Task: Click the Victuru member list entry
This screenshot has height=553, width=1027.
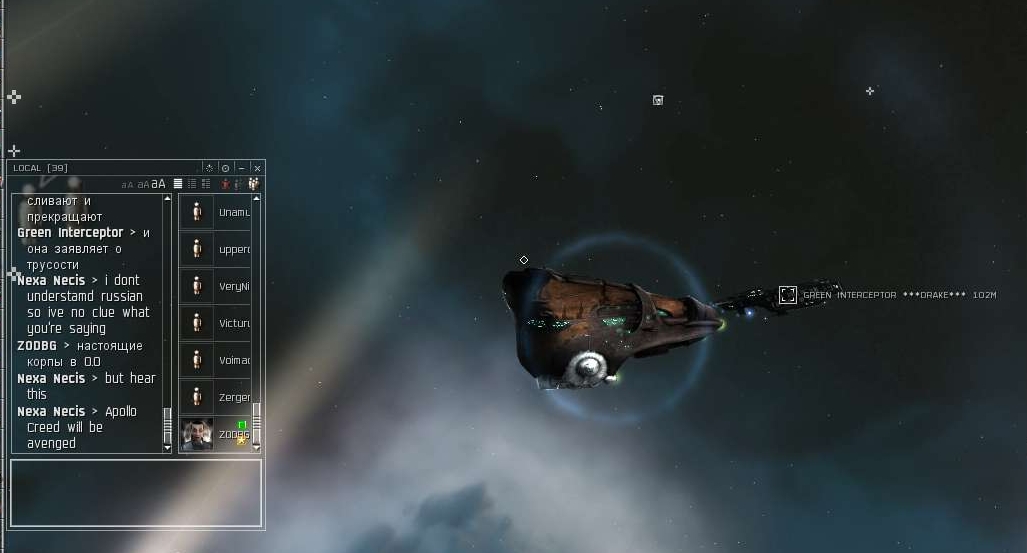Action: coord(215,323)
